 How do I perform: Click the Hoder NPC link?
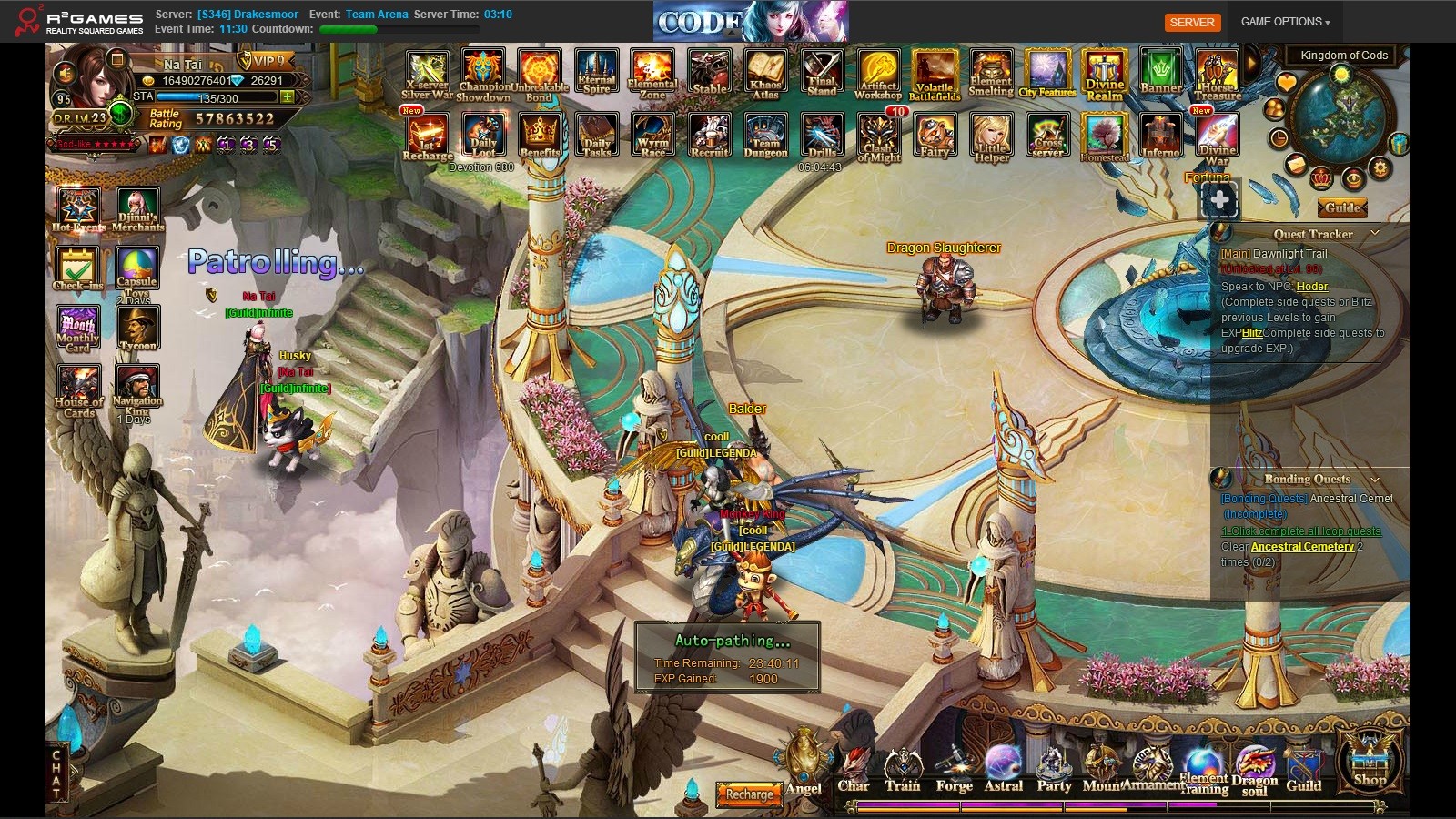[x=1312, y=287]
